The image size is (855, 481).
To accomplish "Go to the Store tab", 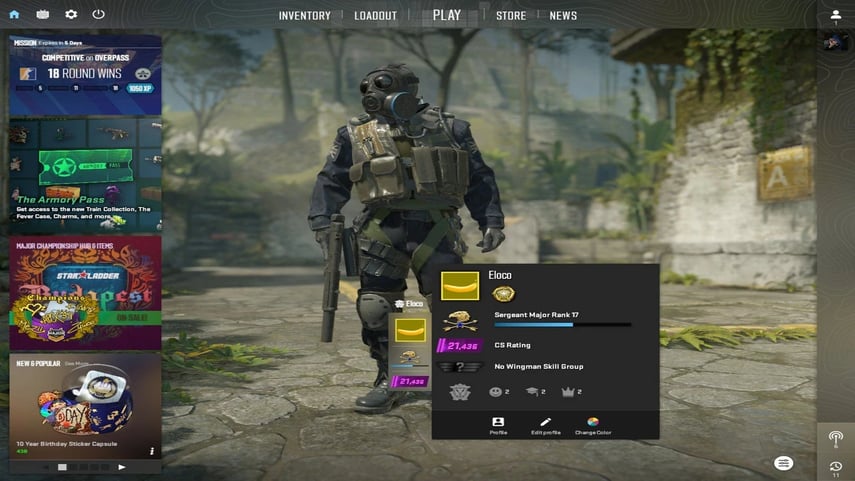I will (511, 16).
